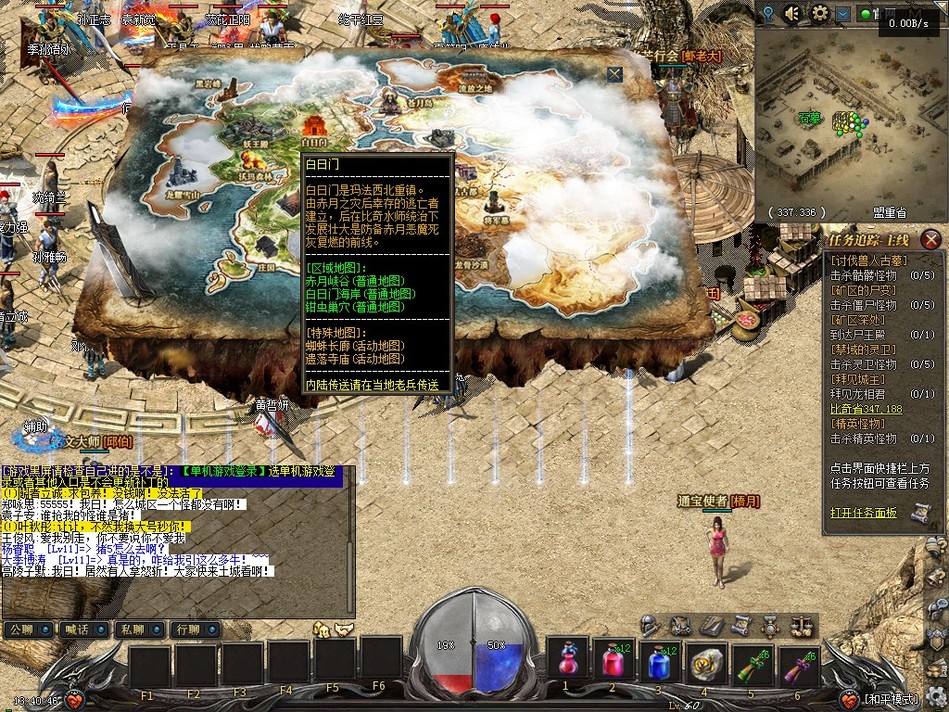Image resolution: width=949 pixels, height=712 pixels.
Task: Toggle sound with the speaker icon
Action: [x=793, y=13]
